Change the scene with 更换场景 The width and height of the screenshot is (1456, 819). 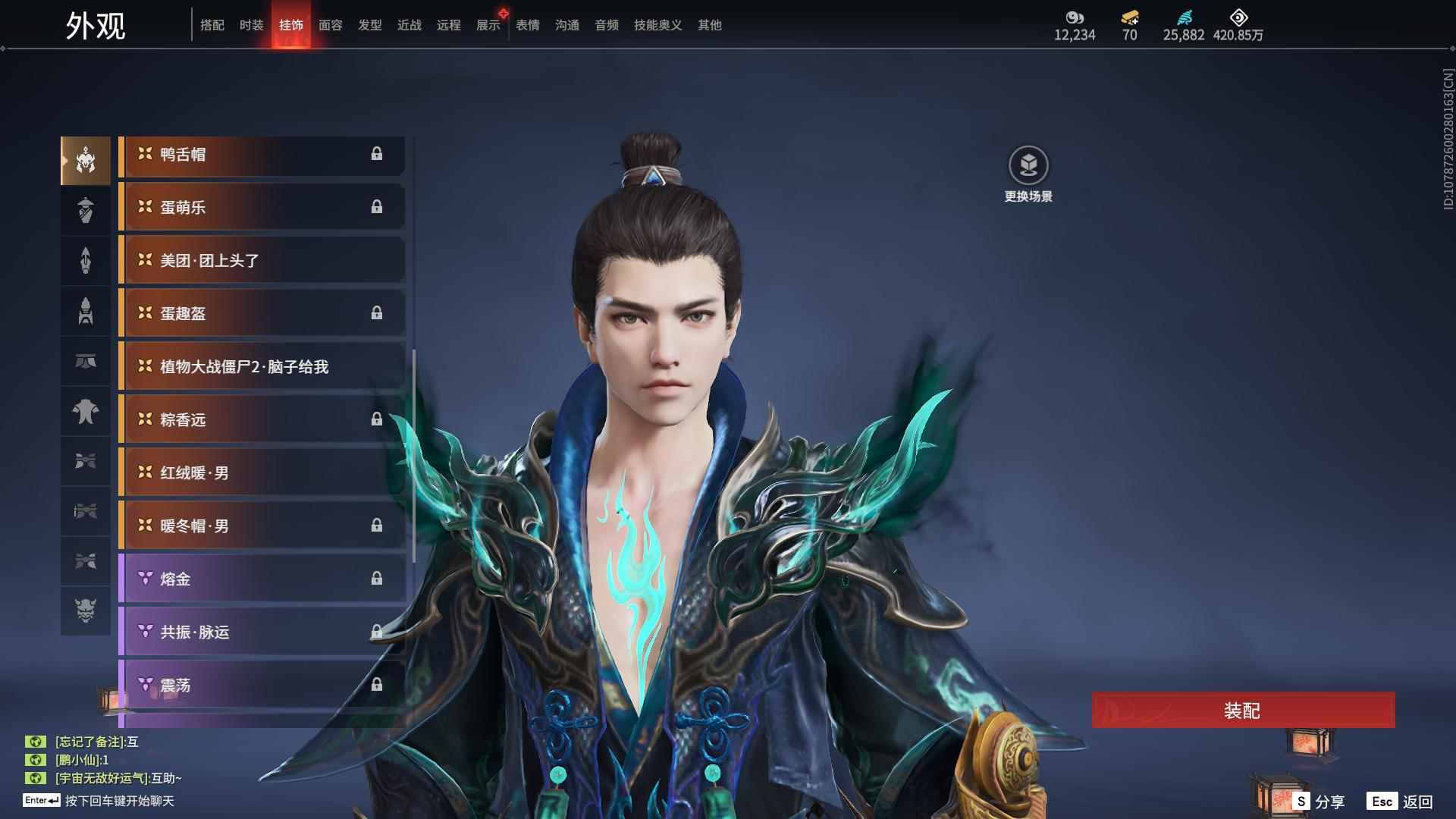[x=1028, y=174]
